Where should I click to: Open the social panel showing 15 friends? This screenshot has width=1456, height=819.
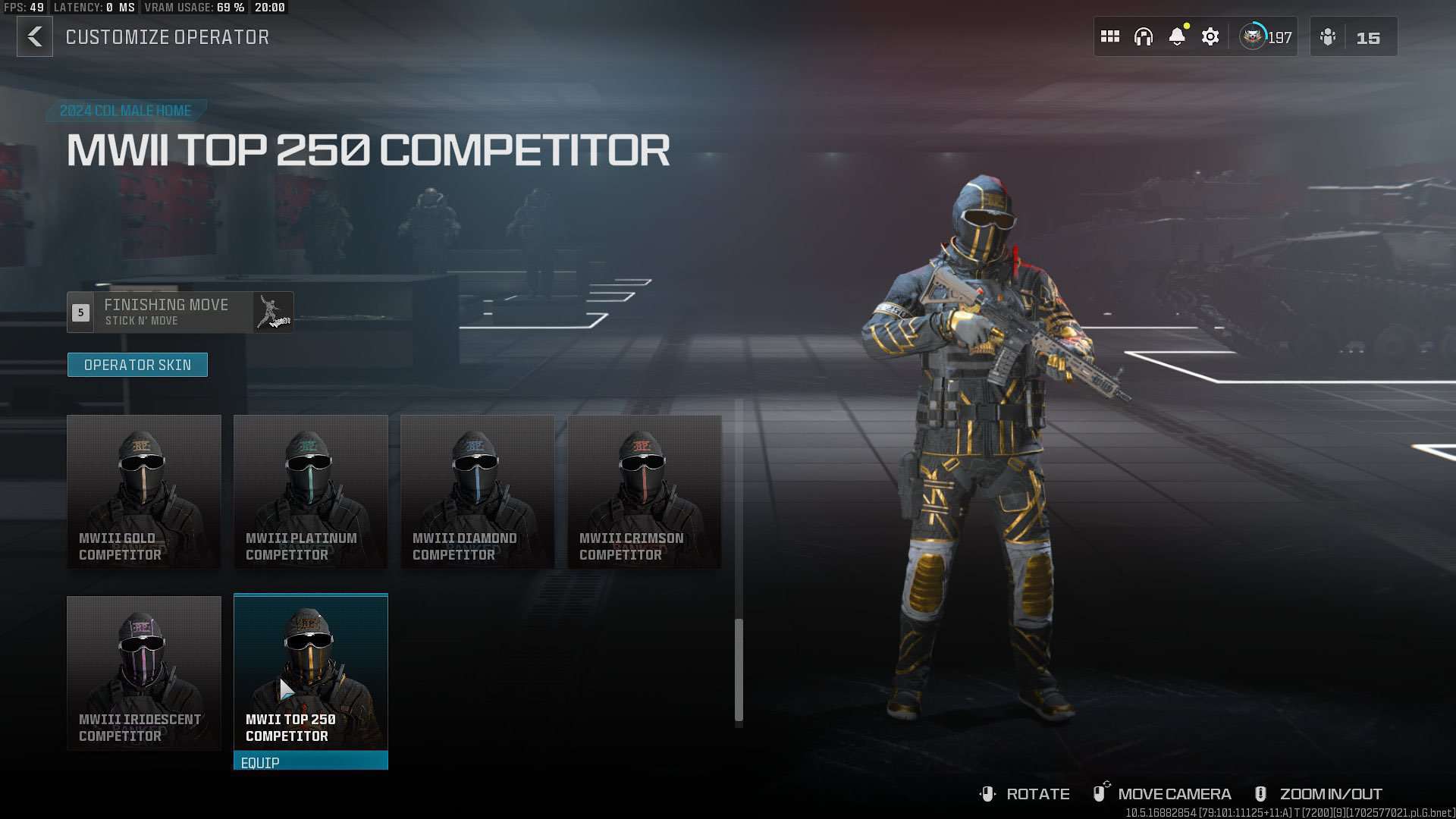[1354, 37]
